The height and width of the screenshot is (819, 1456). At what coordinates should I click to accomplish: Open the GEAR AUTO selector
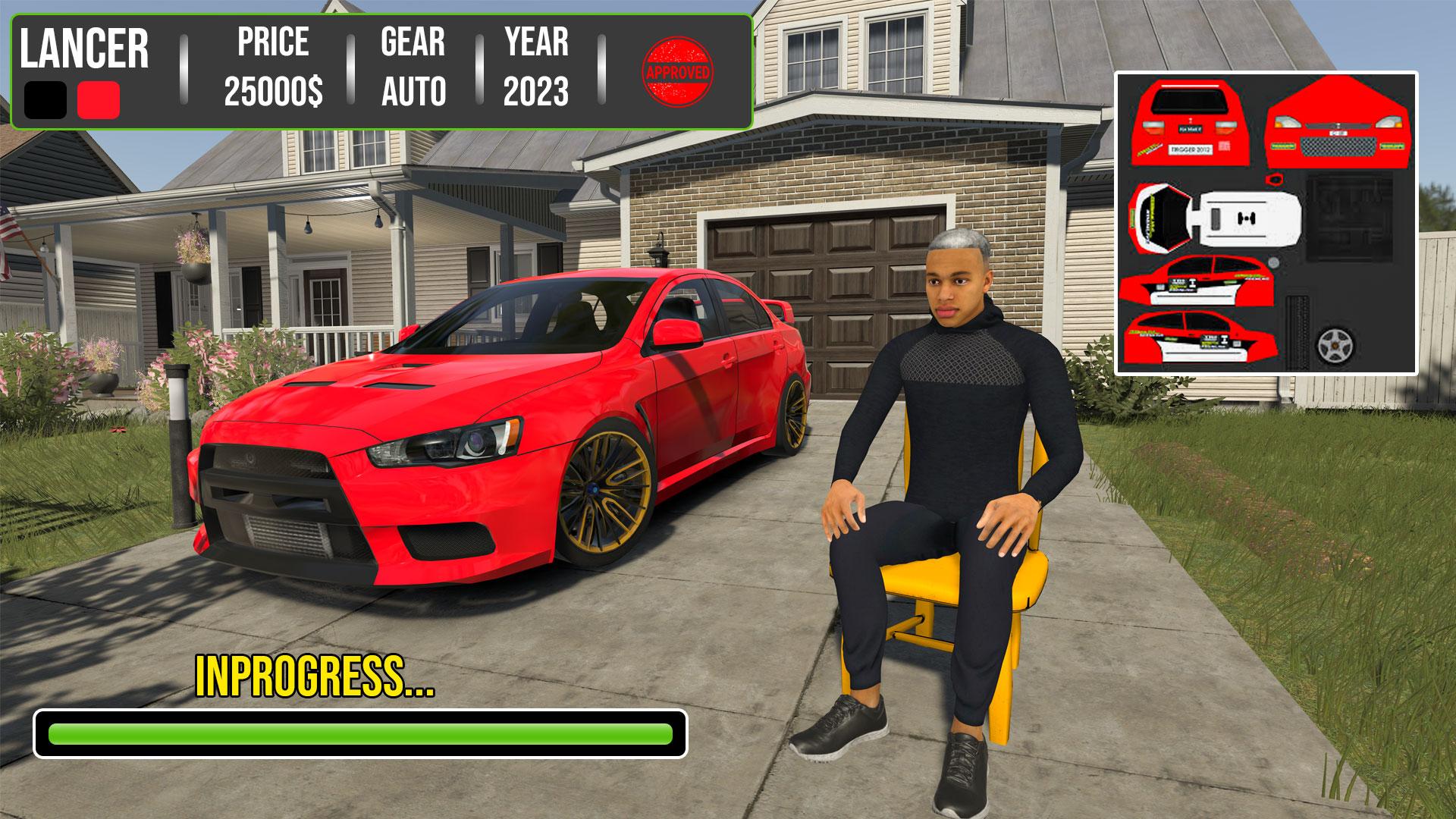click(412, 68)
